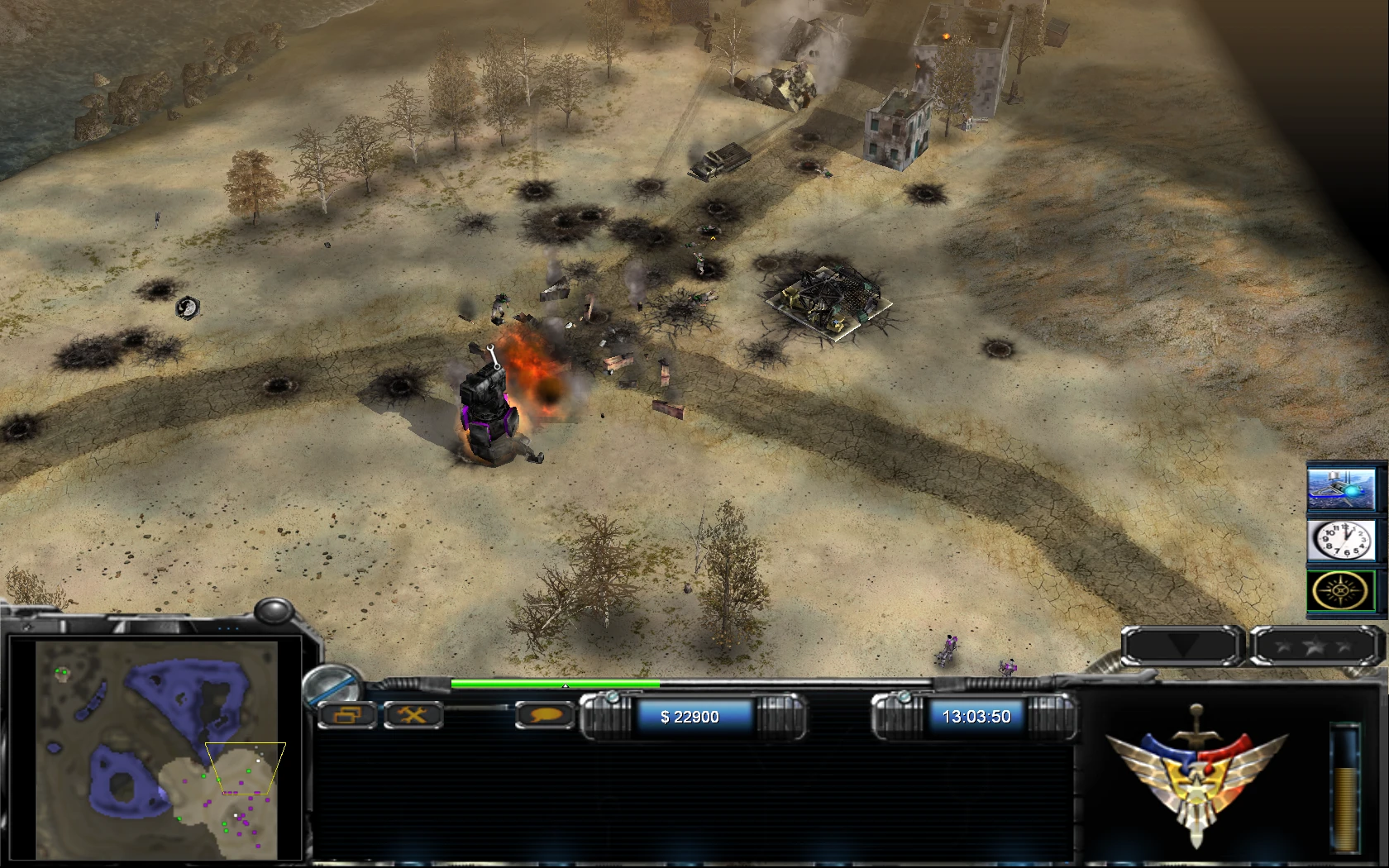Activate the Spy Satellite special power
Image resolution: width=1389 pixels, height=868 pixels.
coord(1341,488)
